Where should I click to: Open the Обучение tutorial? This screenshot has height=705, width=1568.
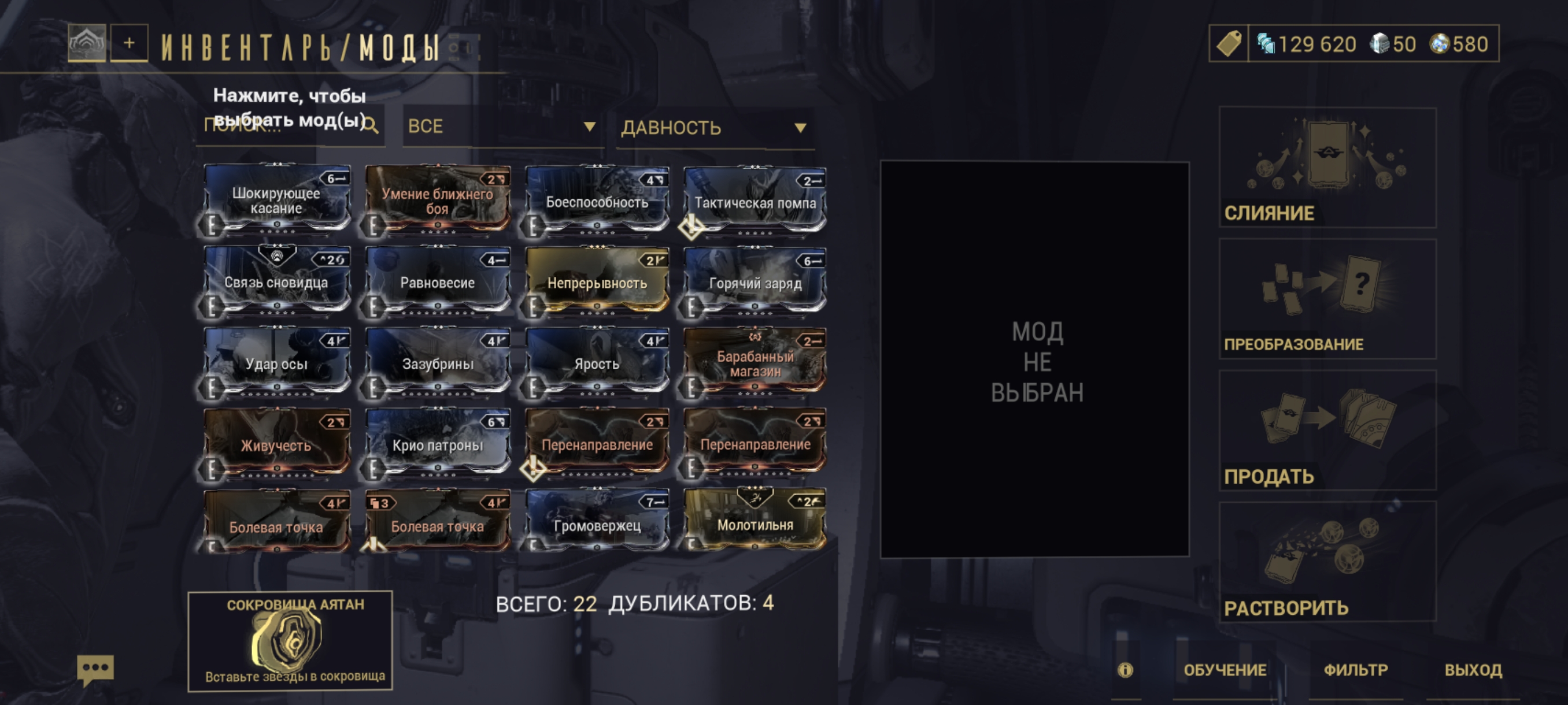(x=1225, y=670)
